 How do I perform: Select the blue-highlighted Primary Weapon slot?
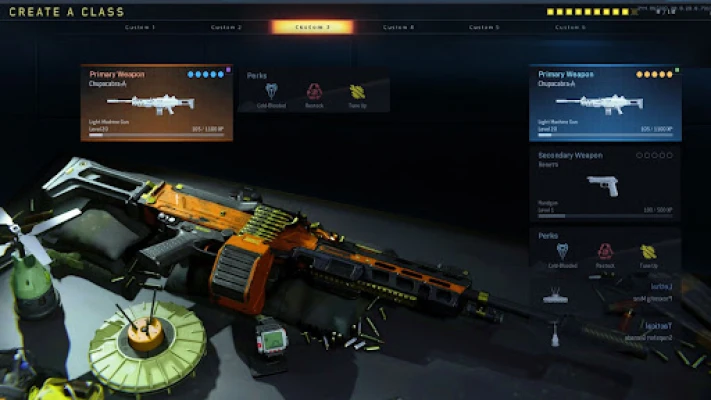[605, 103]
